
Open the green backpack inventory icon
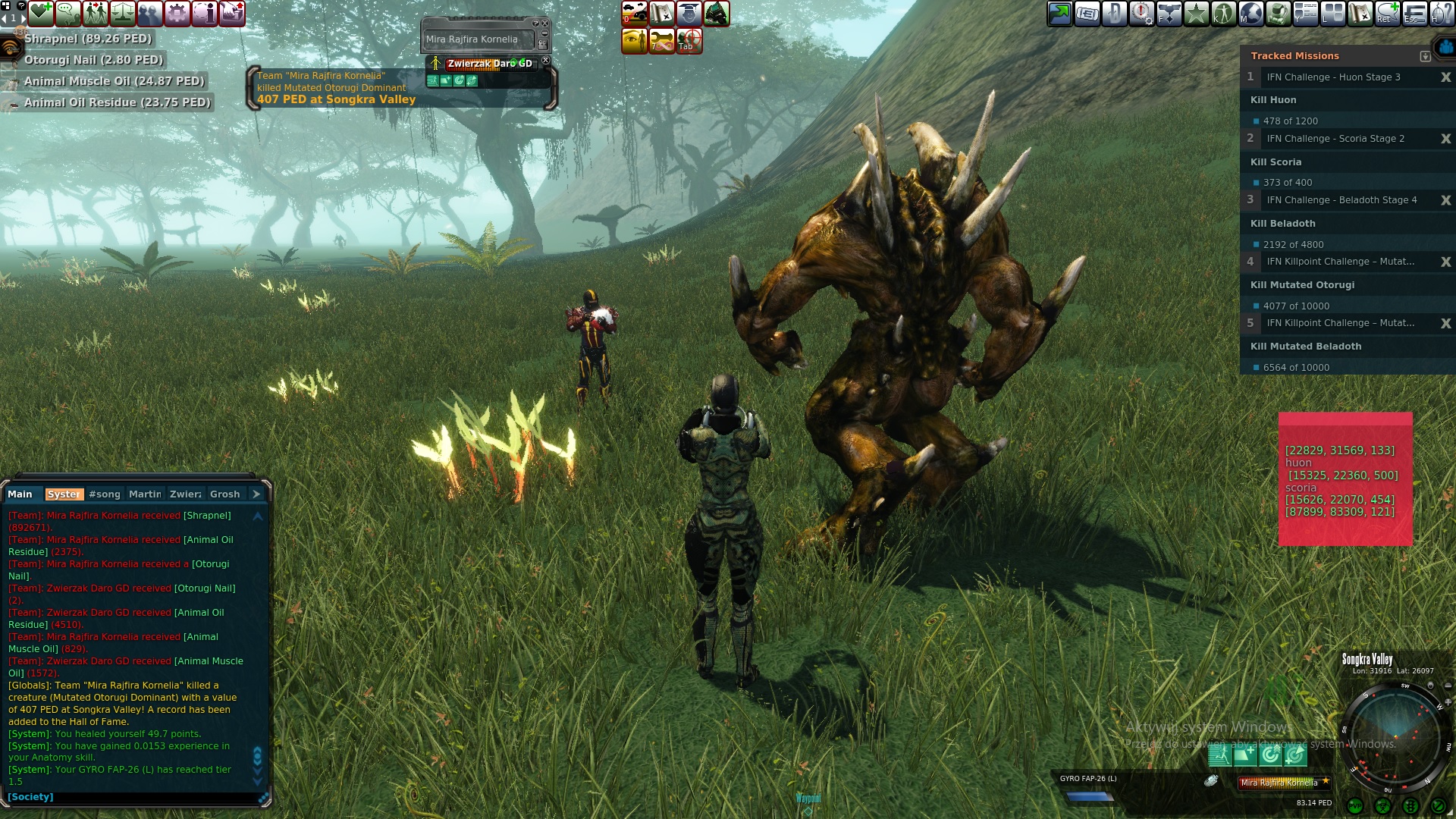1279,14
